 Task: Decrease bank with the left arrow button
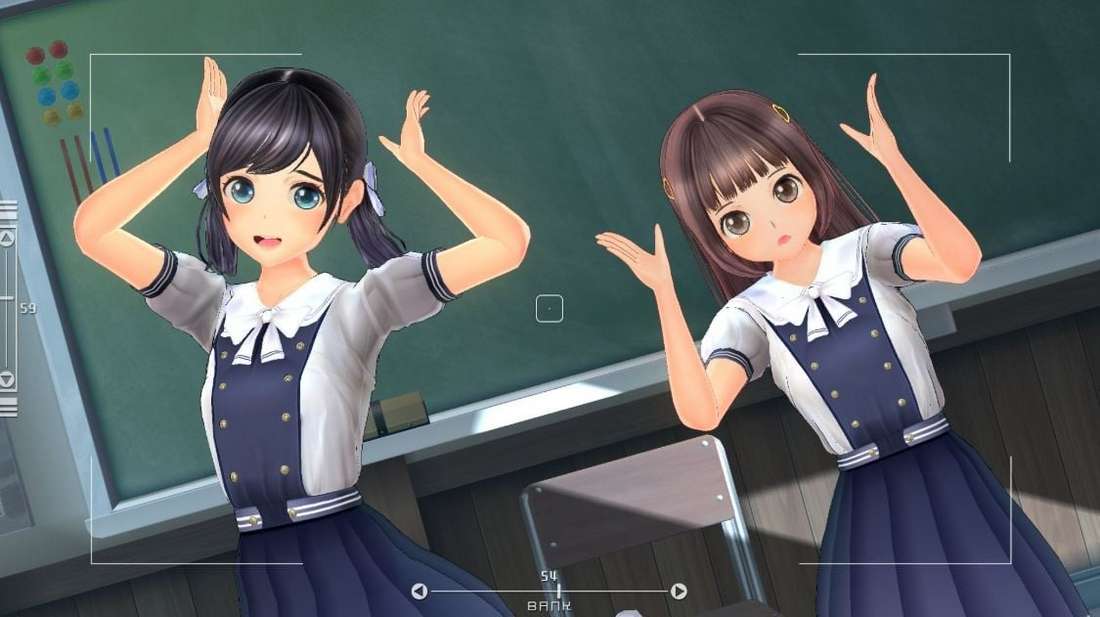[x=419, y=591]
